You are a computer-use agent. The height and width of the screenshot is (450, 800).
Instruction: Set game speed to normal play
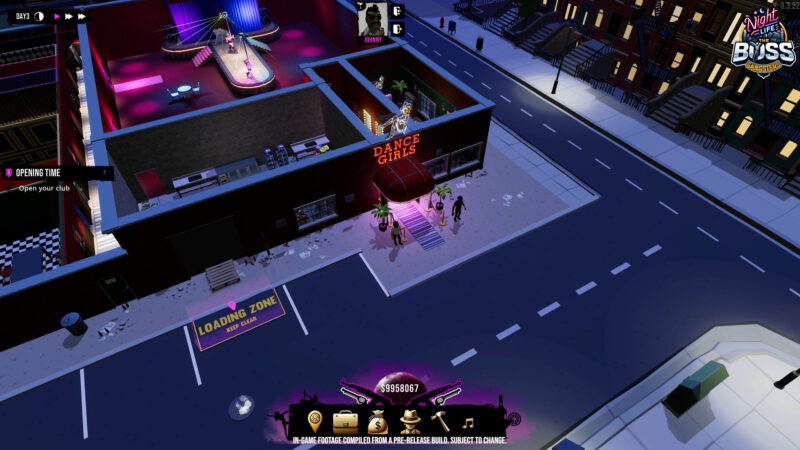click(55, 16)
